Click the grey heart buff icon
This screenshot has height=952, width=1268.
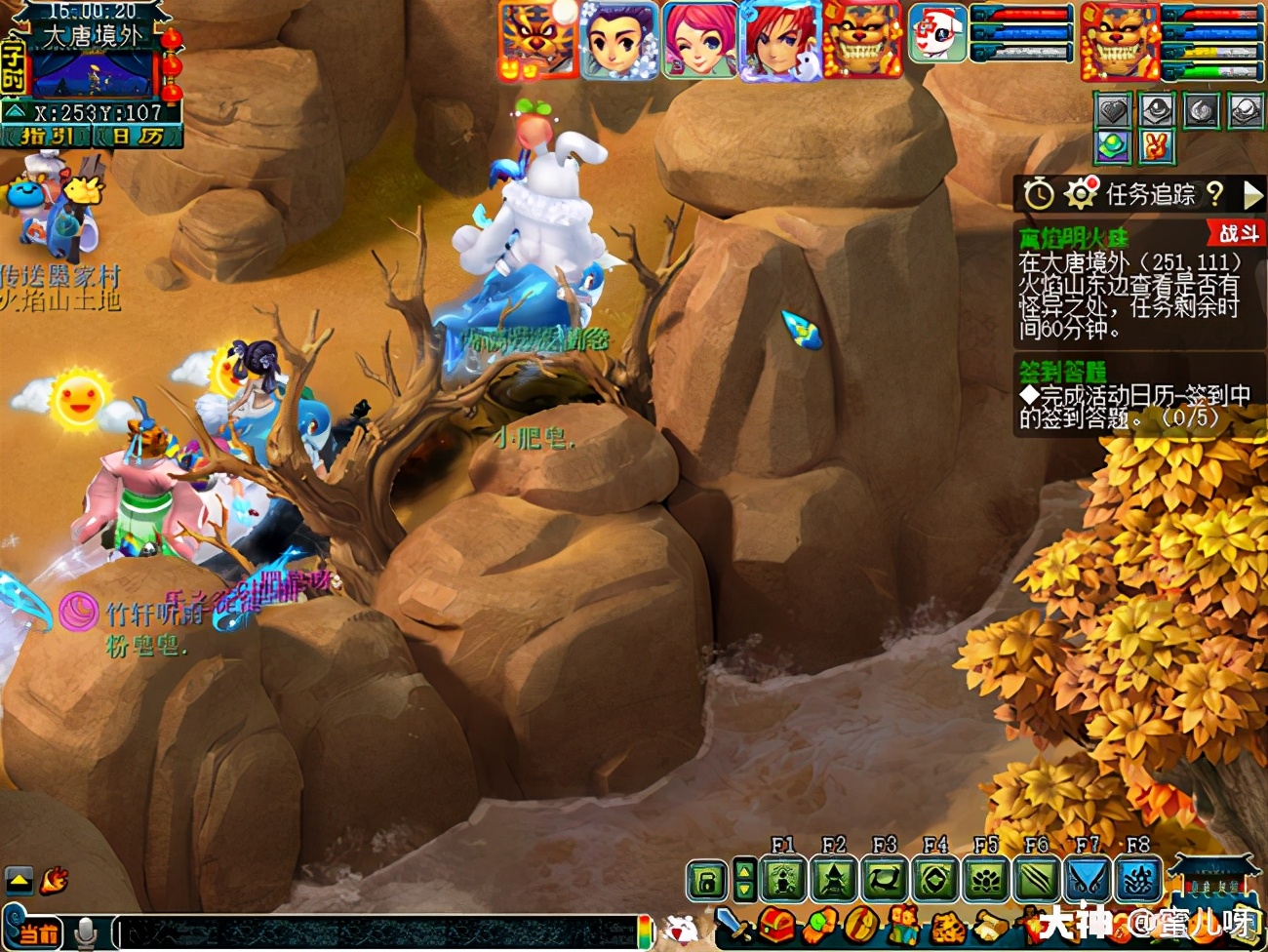point(1113,111)
